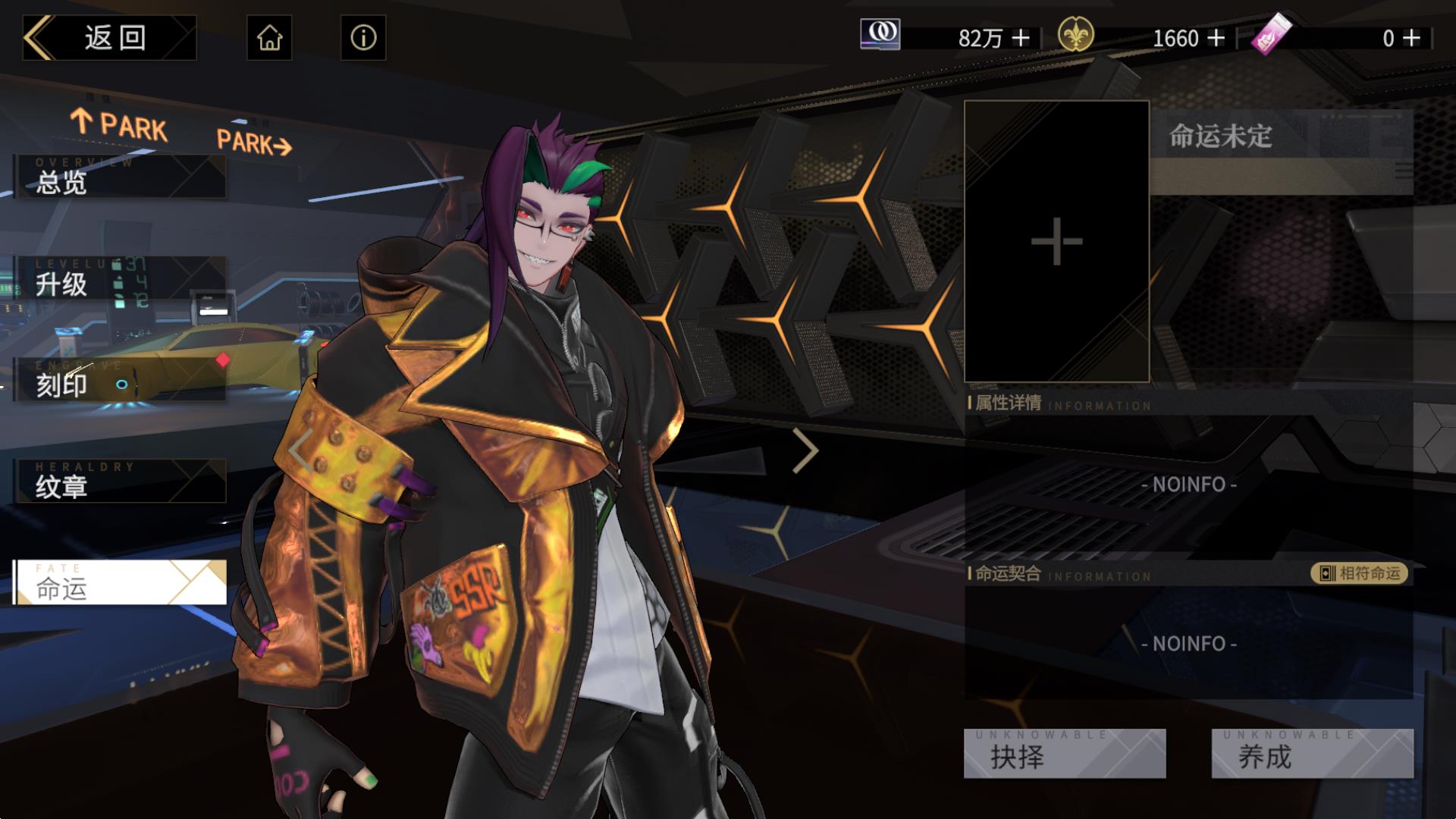Screen dimensions: 1456x819
Task: Switch to the 总览 overview tab
Action: 120,177
